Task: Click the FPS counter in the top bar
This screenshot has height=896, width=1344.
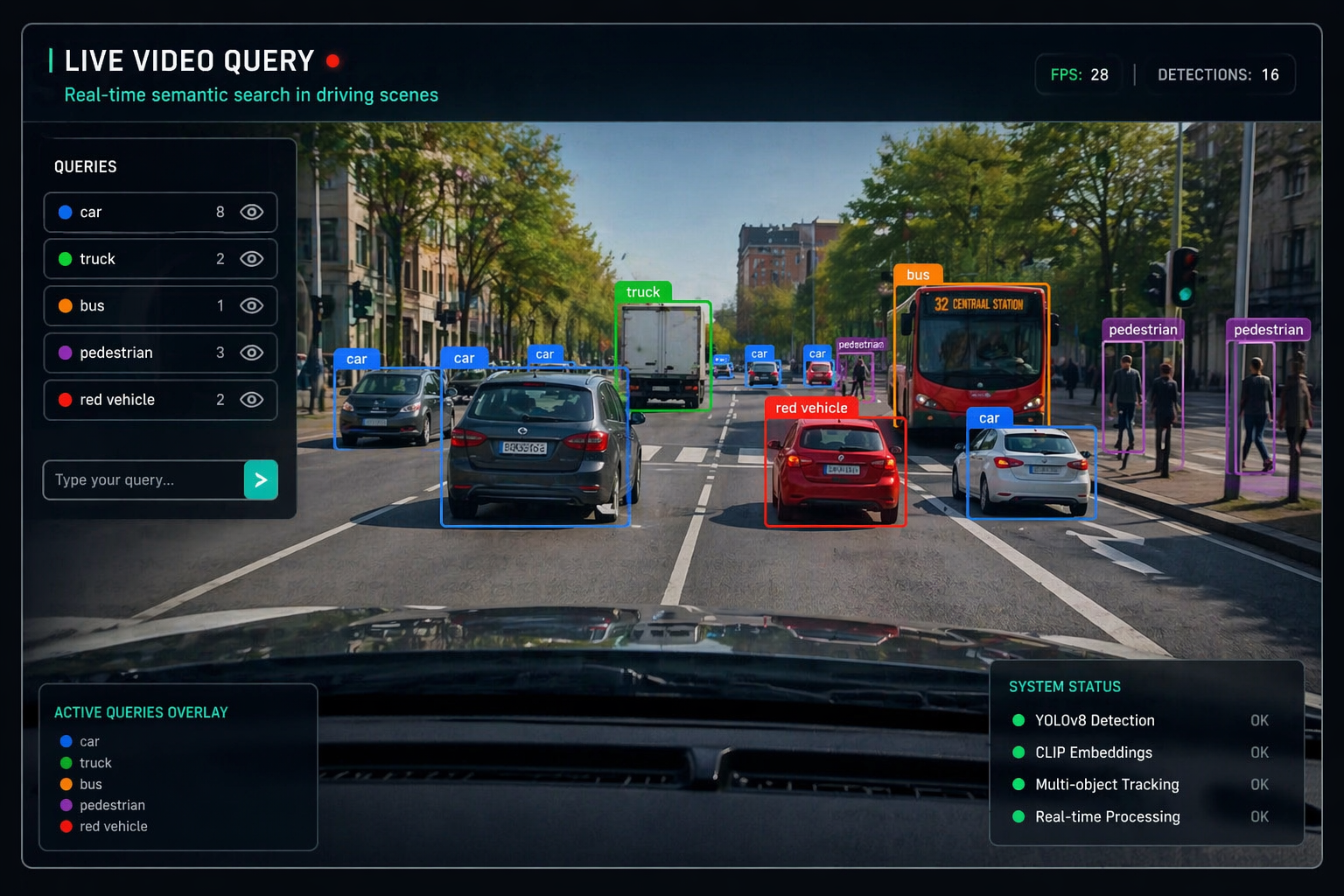Action: (x=1078, y=74)
